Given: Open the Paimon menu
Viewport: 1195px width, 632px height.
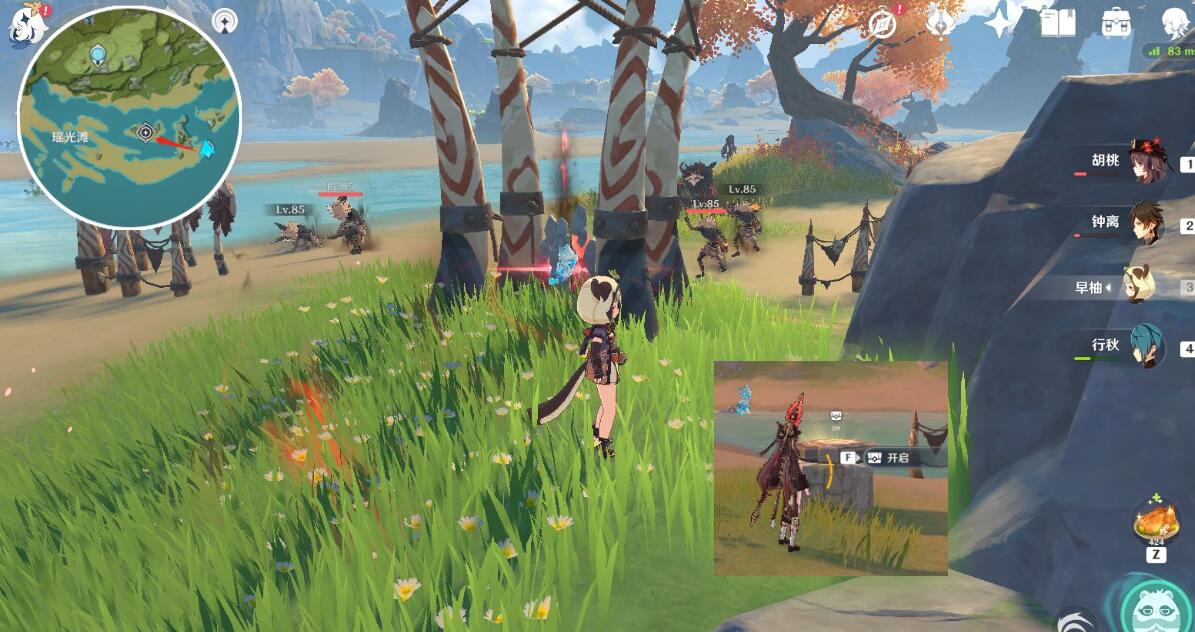Looking at the screenshot, I should click(x=22, y=22).
